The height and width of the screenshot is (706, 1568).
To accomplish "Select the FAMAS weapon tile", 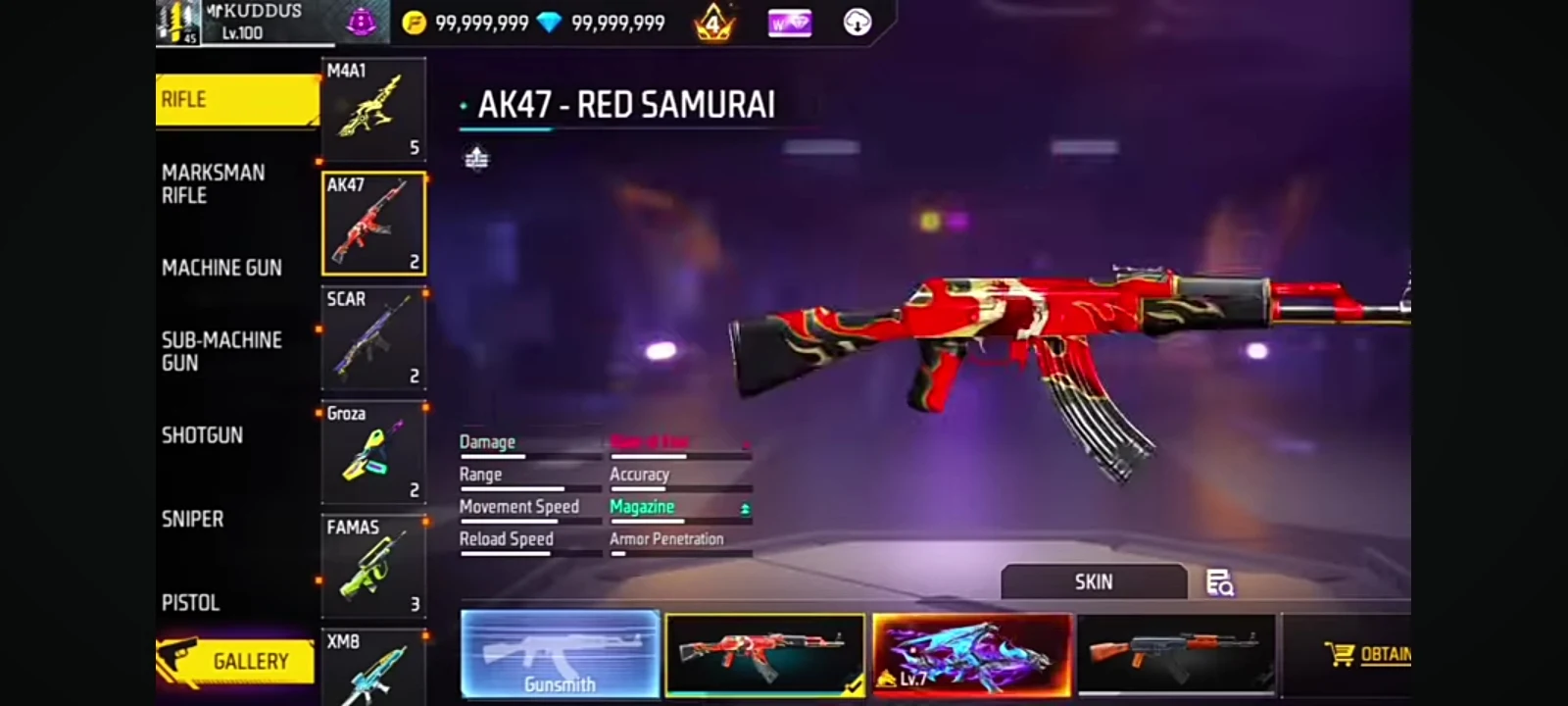I will click(x=373, y=567).
